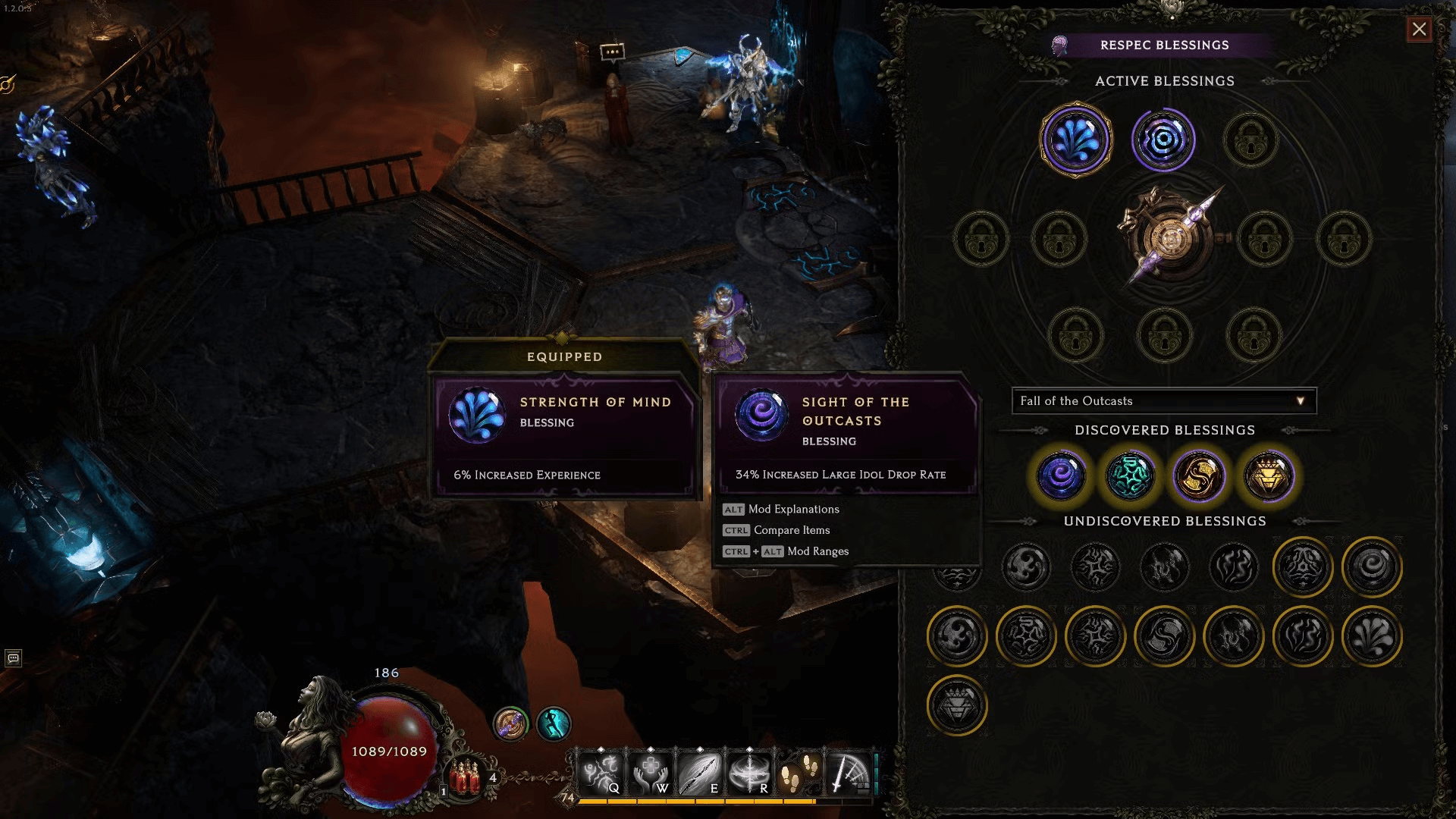Screen dimensions: 1456x819
Task: Activate the healing hands W skill
Action: pyautogui.click(x=651, y=773)
